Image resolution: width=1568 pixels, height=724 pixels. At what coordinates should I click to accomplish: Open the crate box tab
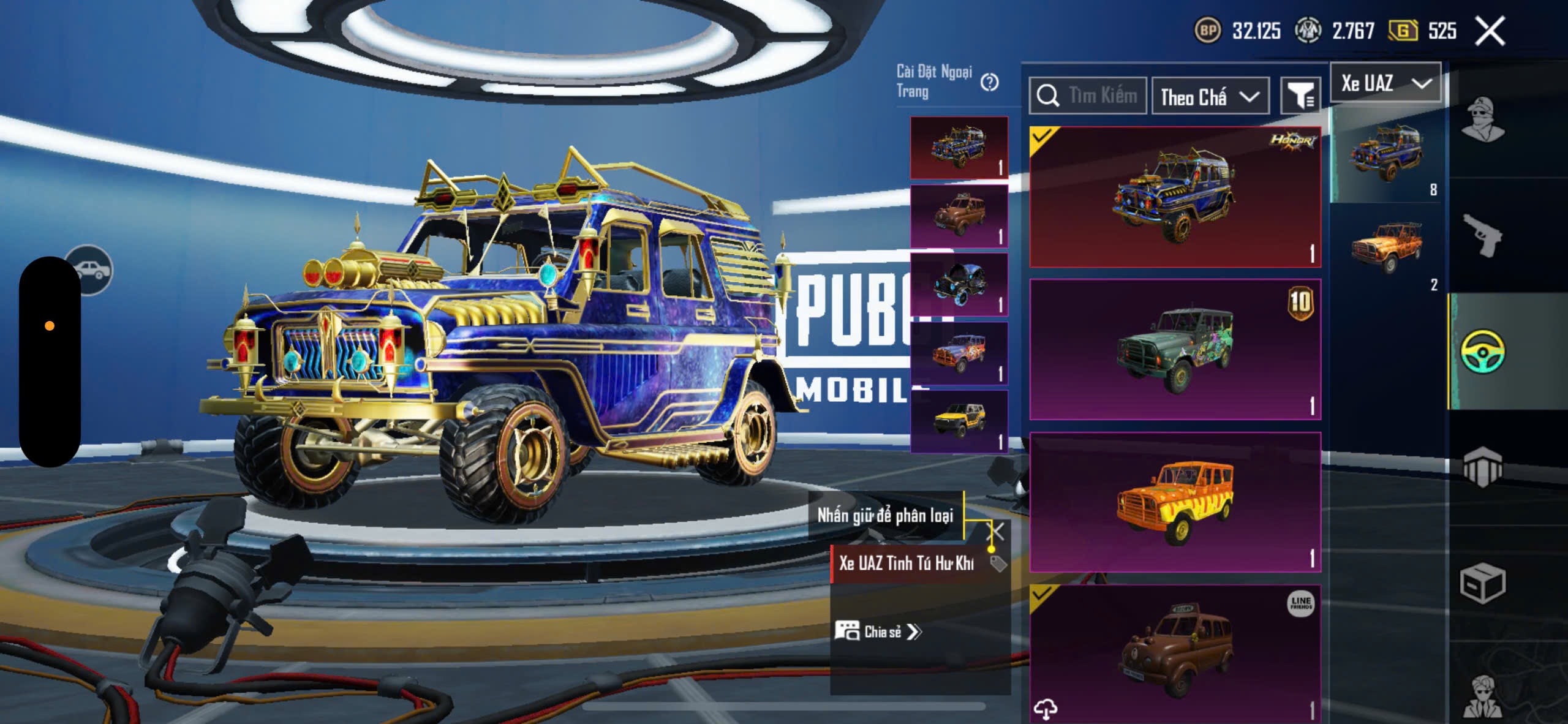pyautogui.click(x=1482, y=583)
